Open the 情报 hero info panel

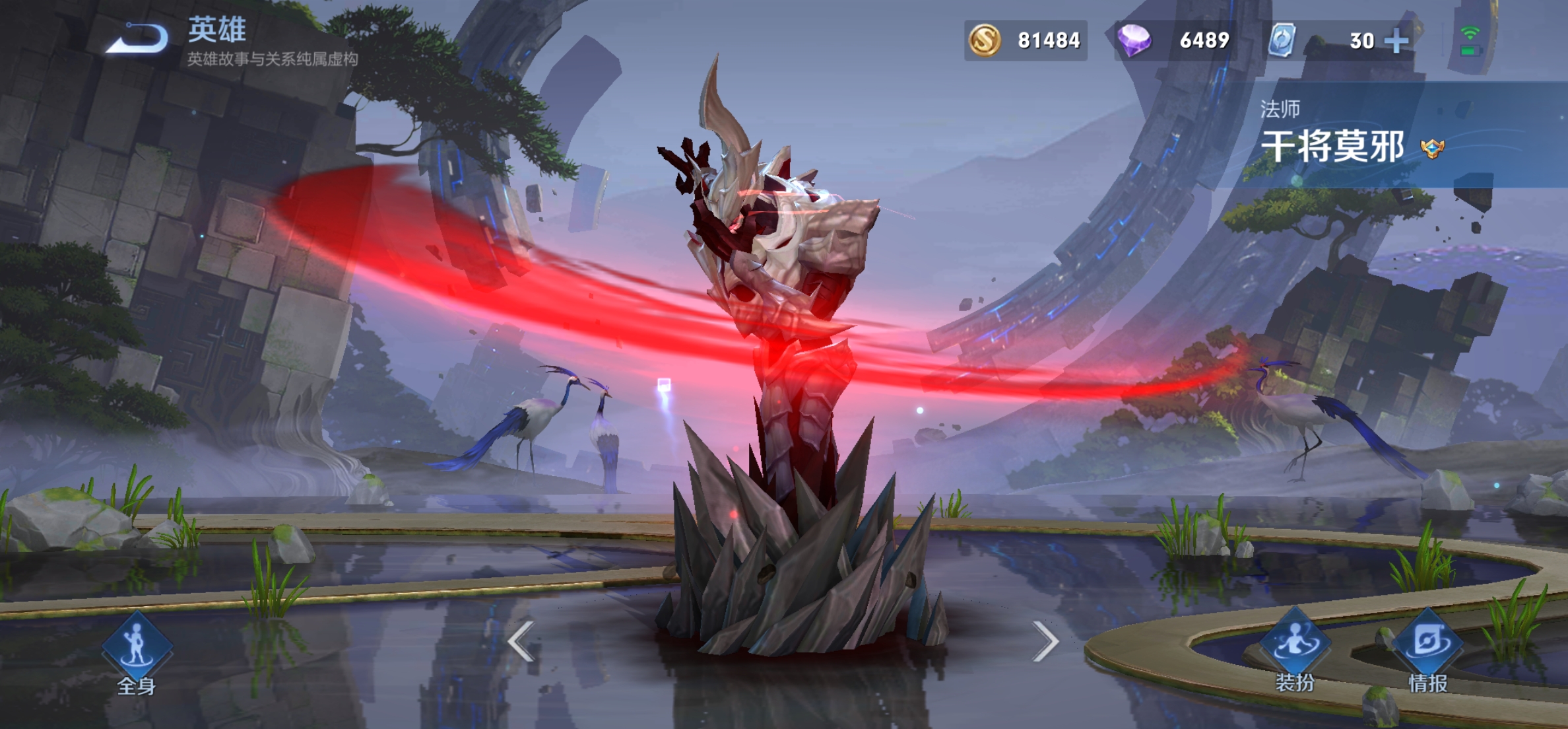[x=1428, y=652]
